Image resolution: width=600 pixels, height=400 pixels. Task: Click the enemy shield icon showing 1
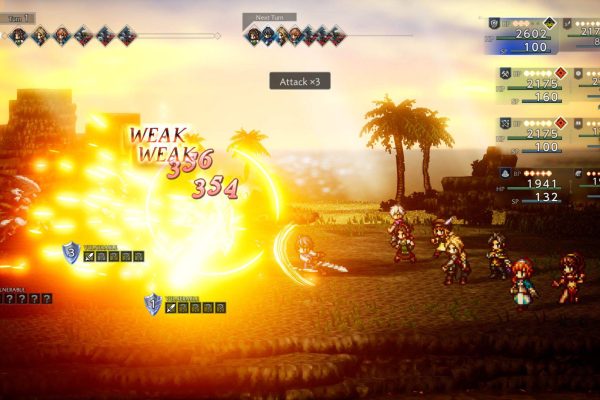[153, 302]
